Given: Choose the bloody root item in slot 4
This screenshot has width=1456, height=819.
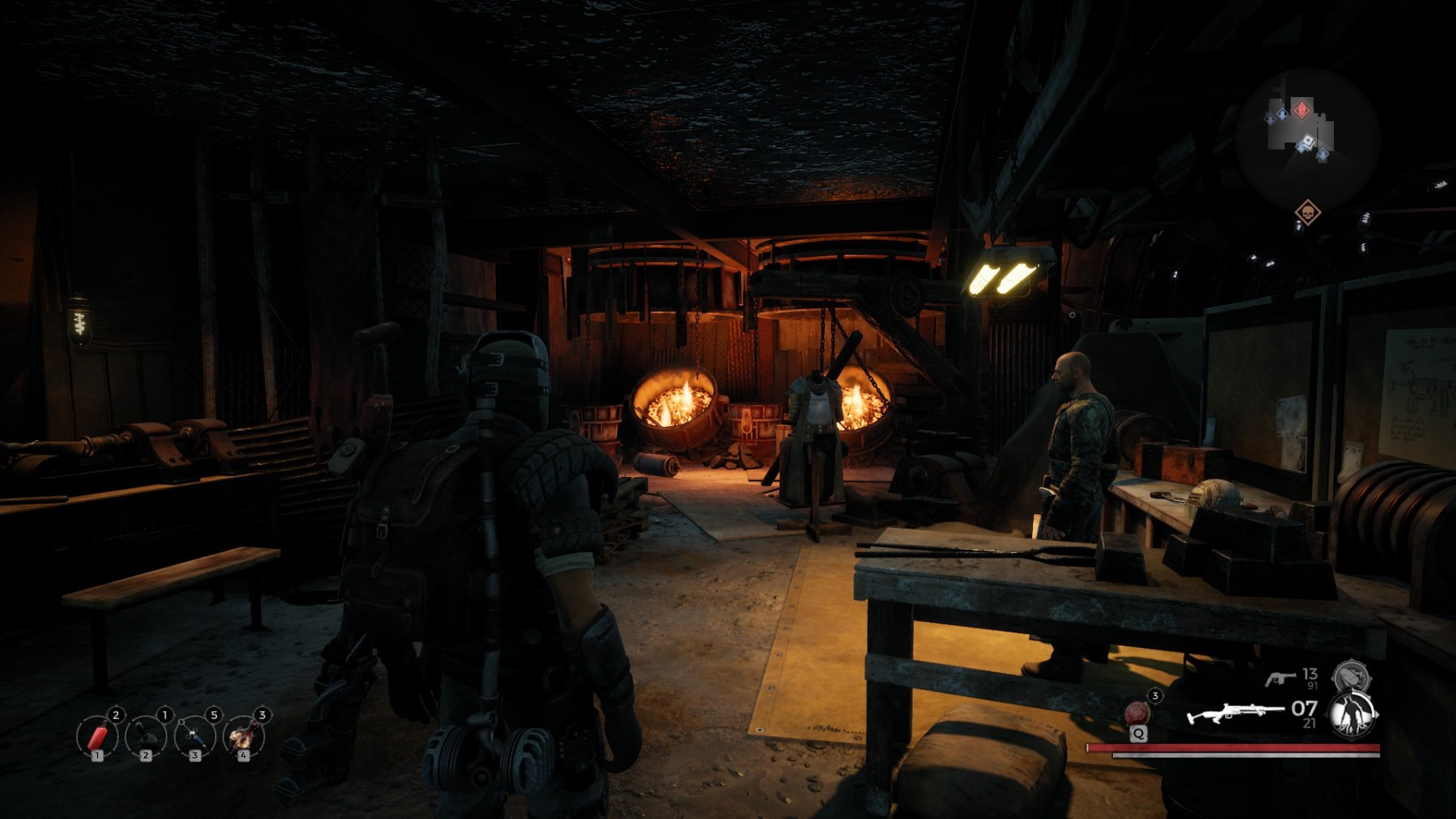Looking at the screenshot, I should pyautogui.click(x=243, y=737).
